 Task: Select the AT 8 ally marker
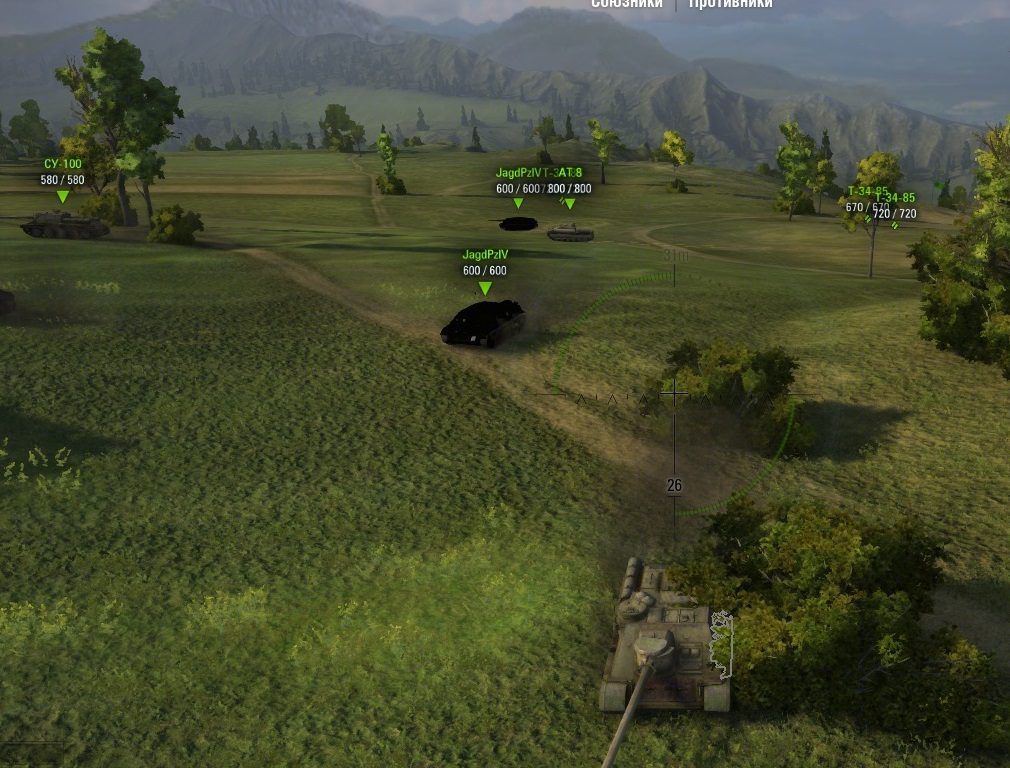click(570, 203)
